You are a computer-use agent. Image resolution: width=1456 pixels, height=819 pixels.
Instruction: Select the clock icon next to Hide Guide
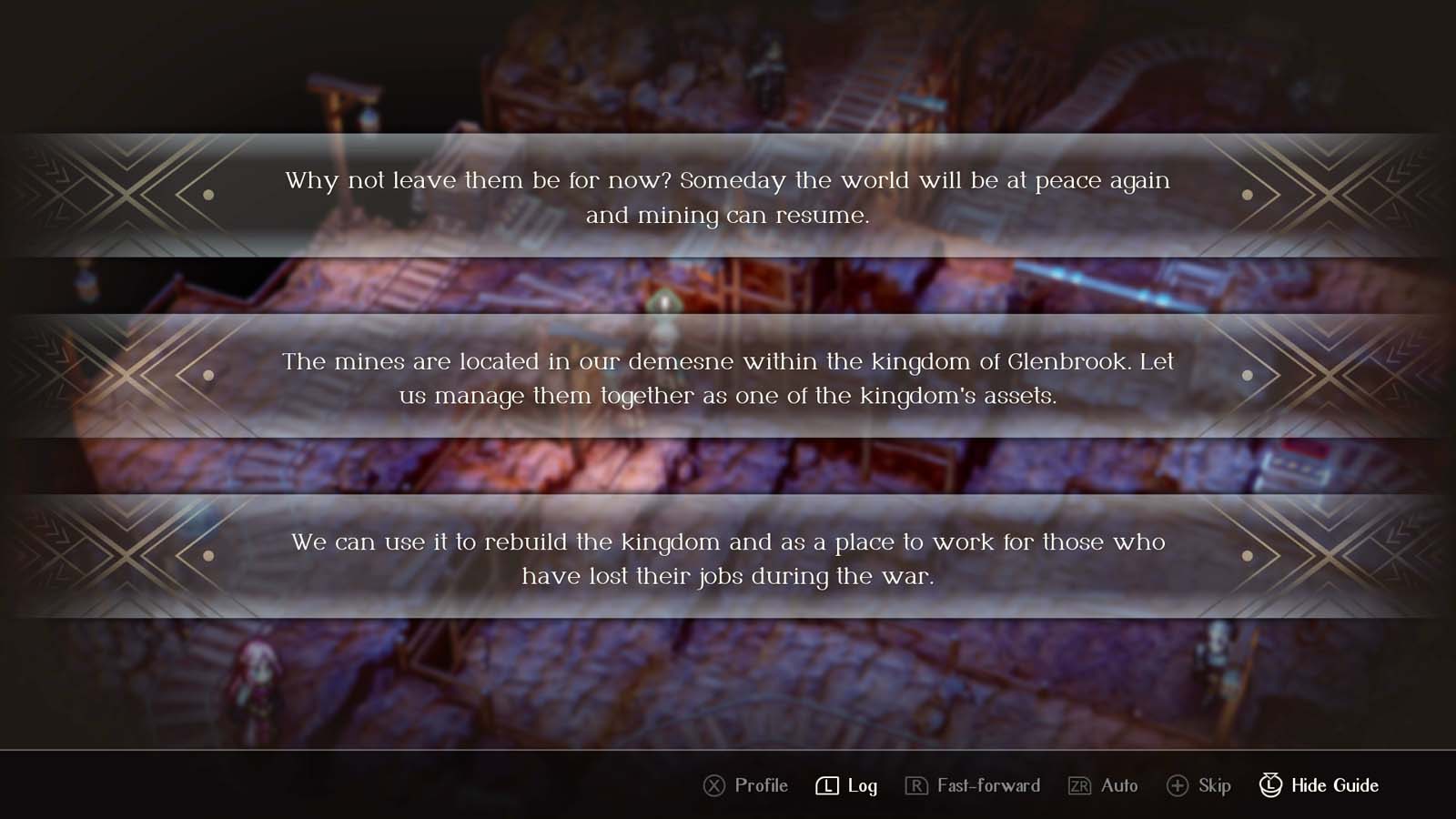click(x=1269, y=784)
